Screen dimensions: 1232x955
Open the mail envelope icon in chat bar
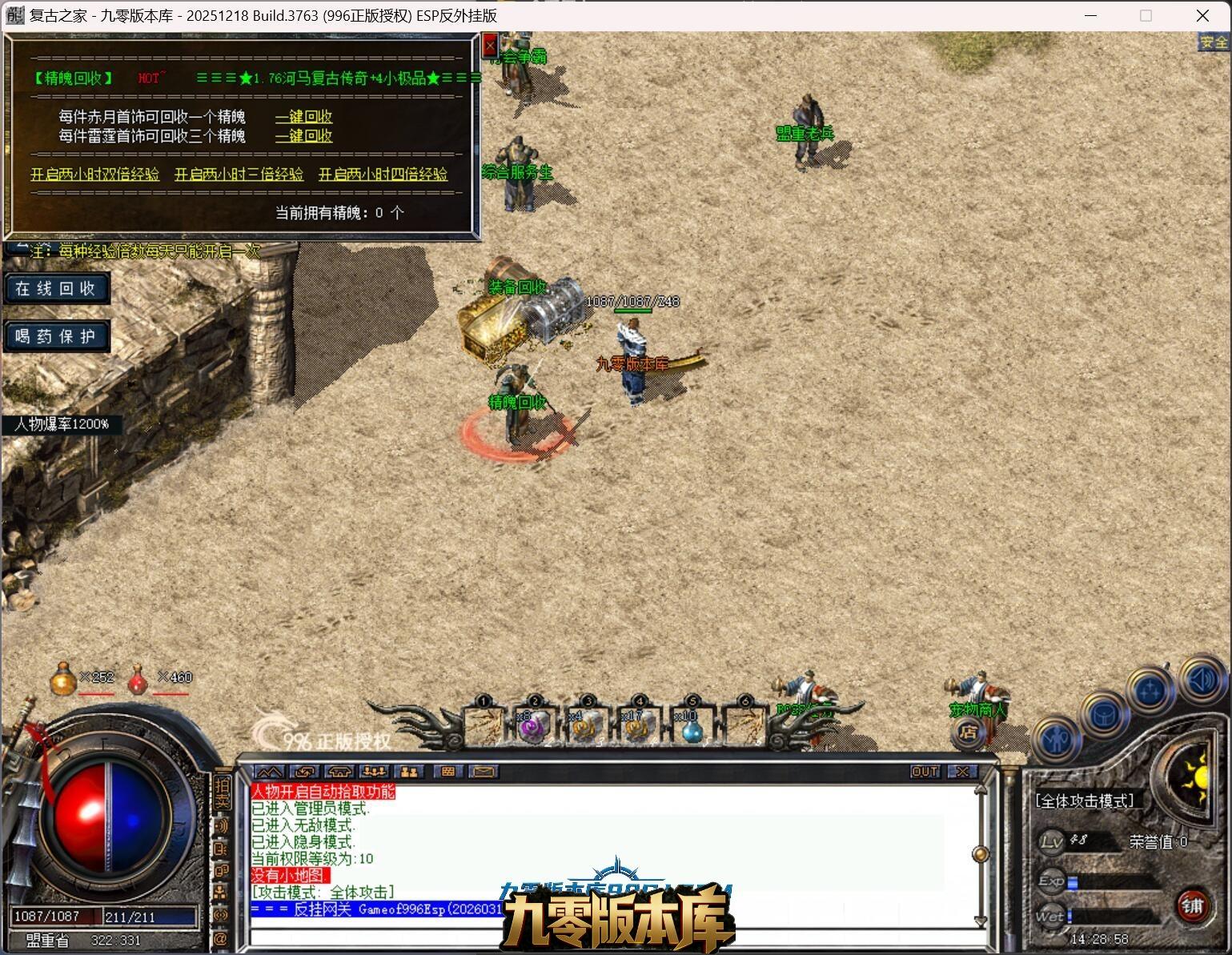(483, 772)
